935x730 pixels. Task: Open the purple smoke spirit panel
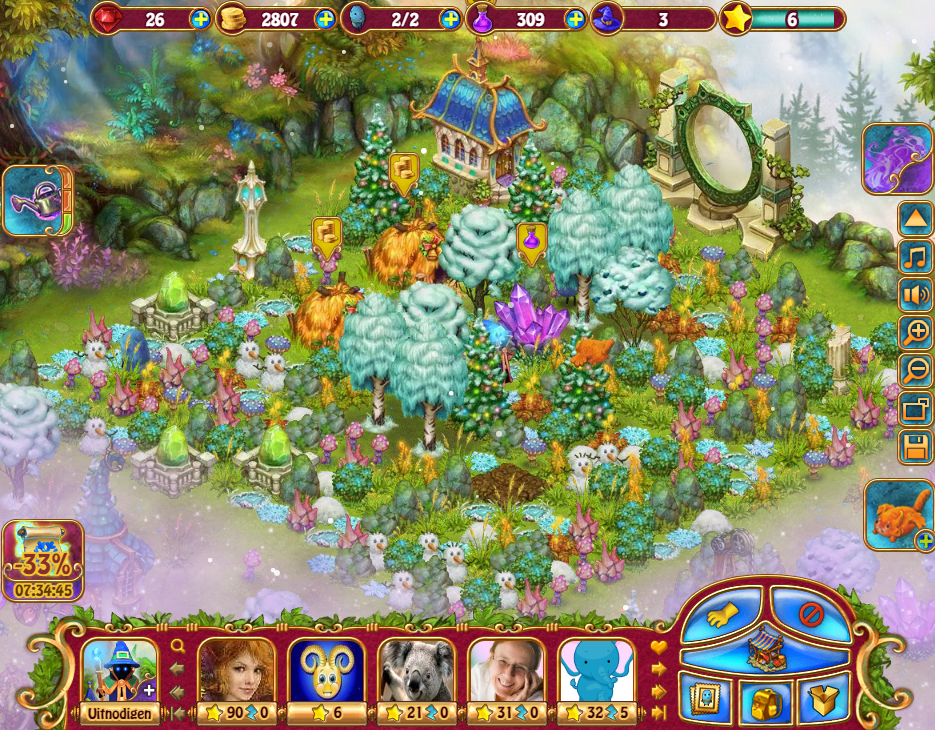[897, 158]
